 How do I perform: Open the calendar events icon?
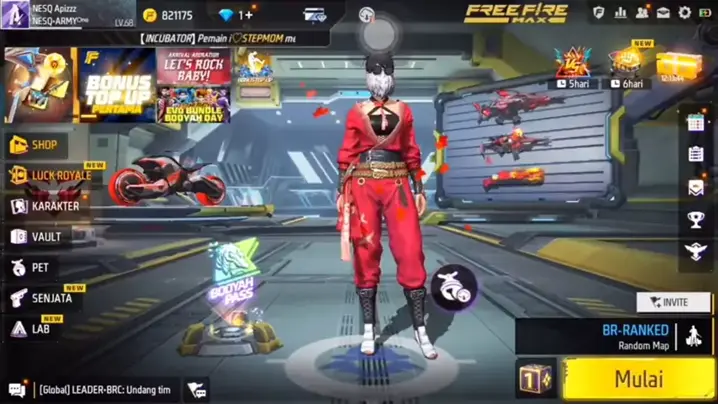pyautogui.click(x=696, y=123)
